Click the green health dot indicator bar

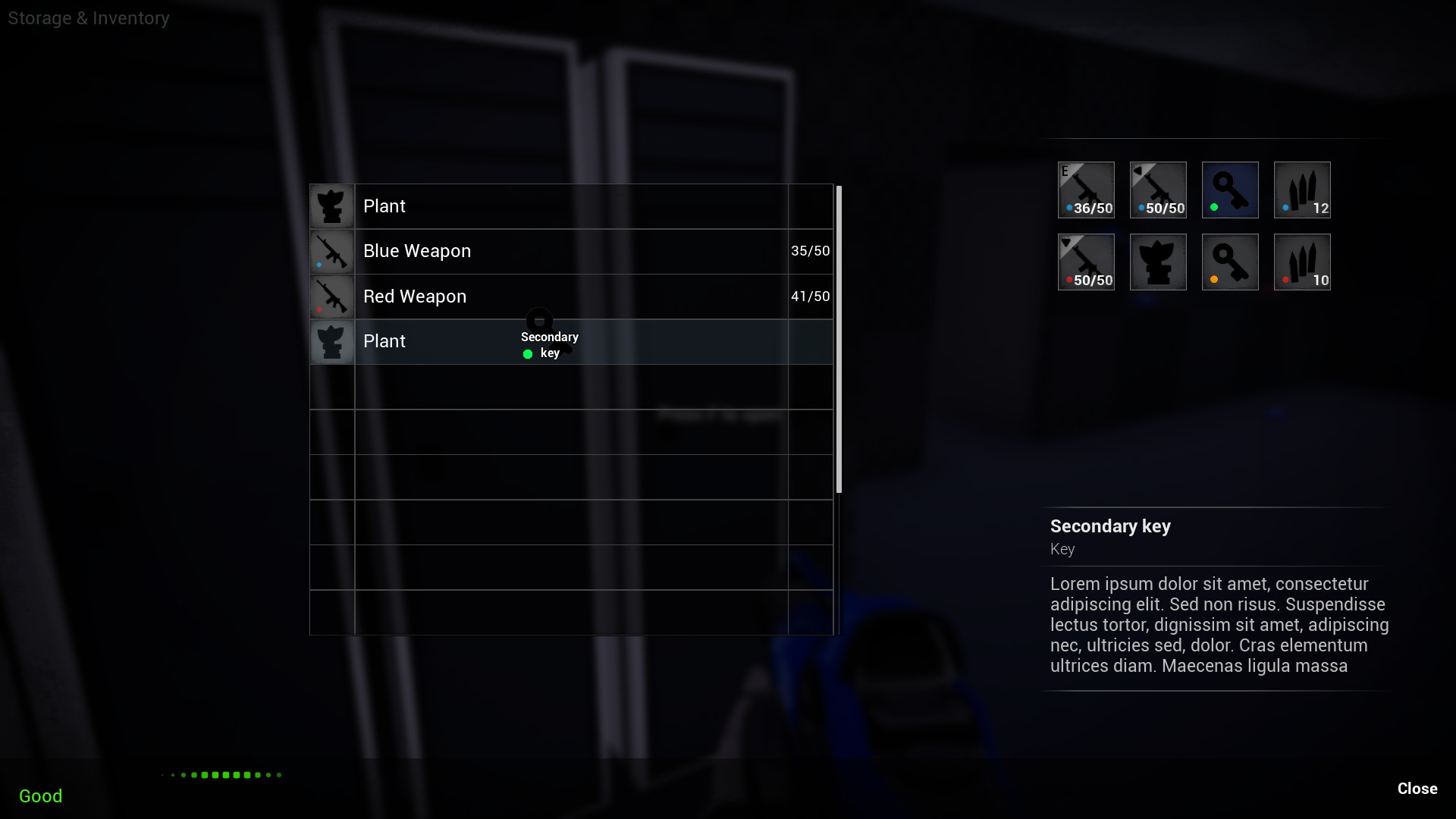(x=221, y=775)
